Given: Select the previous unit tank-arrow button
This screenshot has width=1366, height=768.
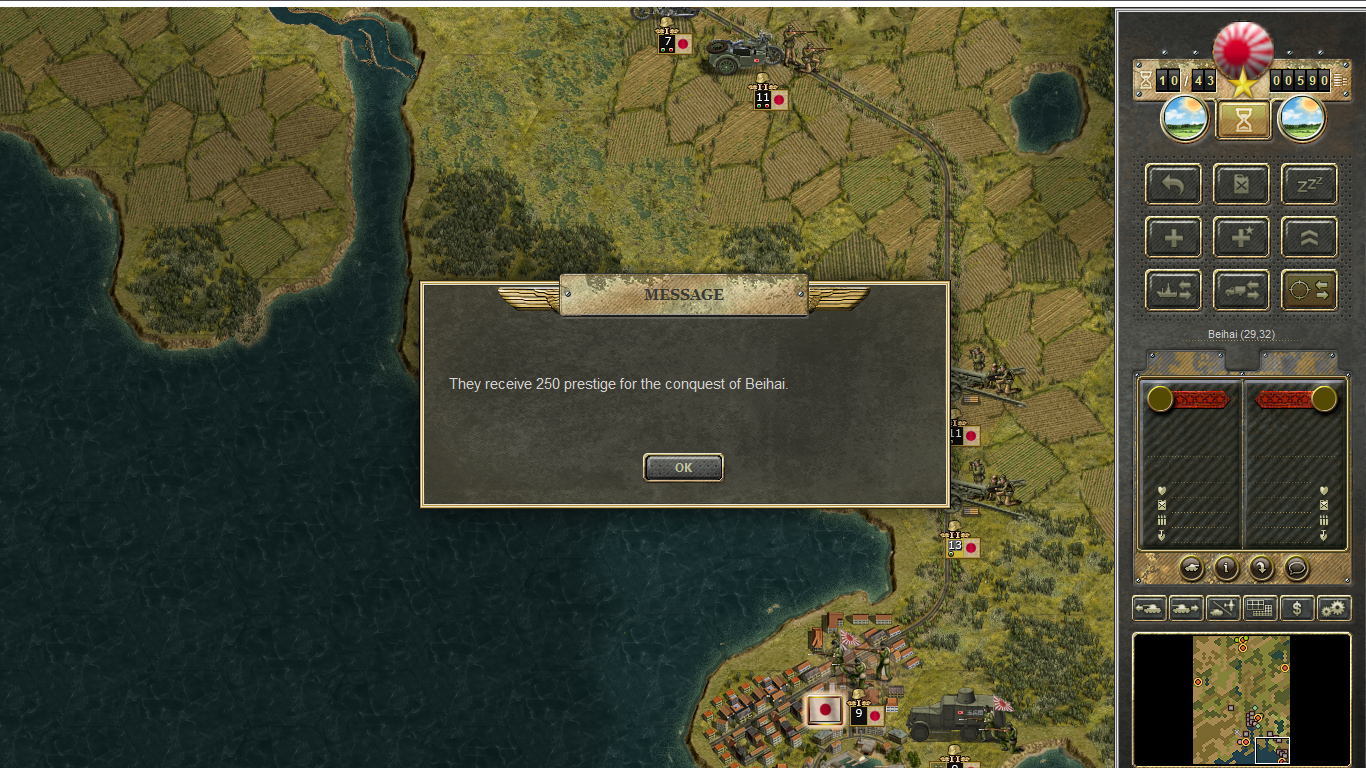Looking at the screenshot, I should pyautogui.click(x=1149, y=607).
